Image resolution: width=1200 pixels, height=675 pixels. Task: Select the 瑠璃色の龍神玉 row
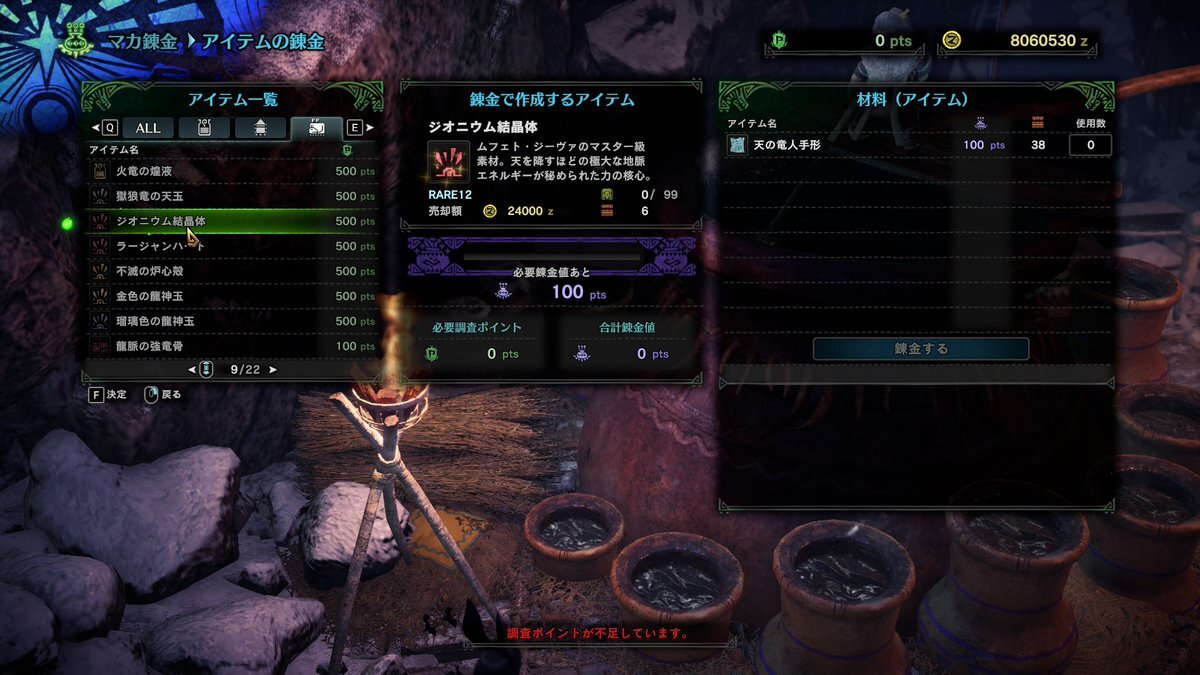point(230,321)
